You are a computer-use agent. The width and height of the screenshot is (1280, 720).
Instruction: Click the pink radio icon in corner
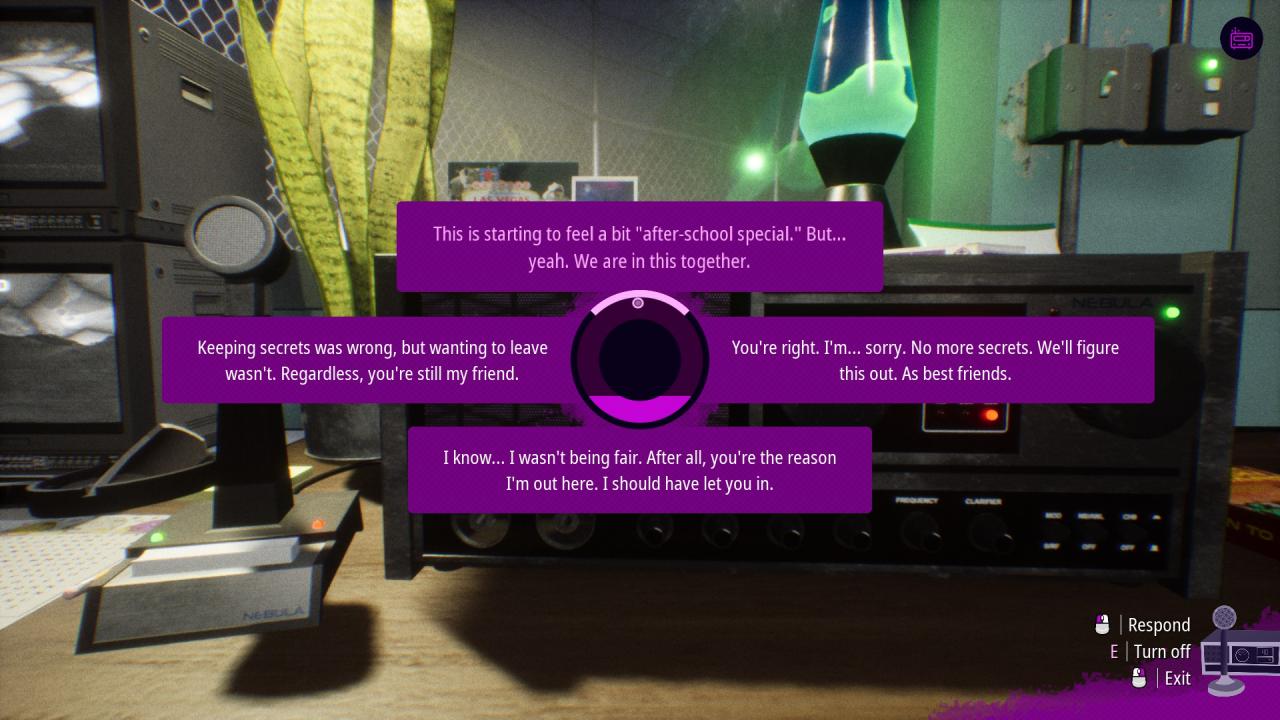pos(1241,39)
